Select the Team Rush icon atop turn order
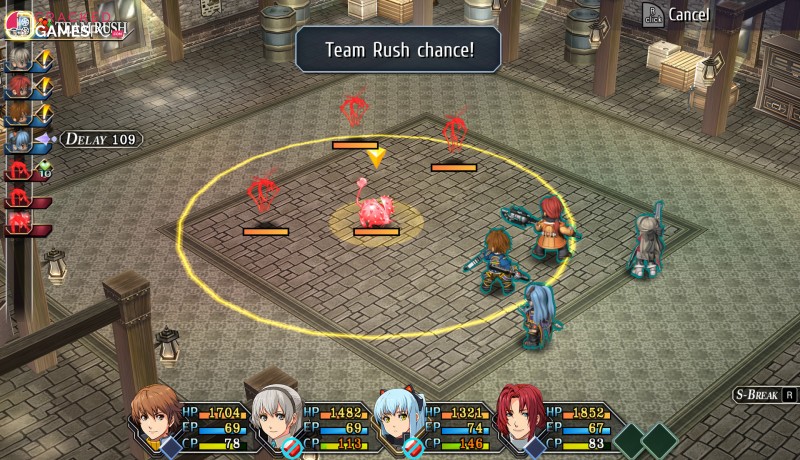Image resolution: width=800 pixels, height=460 pixels. tap(20, 24)
